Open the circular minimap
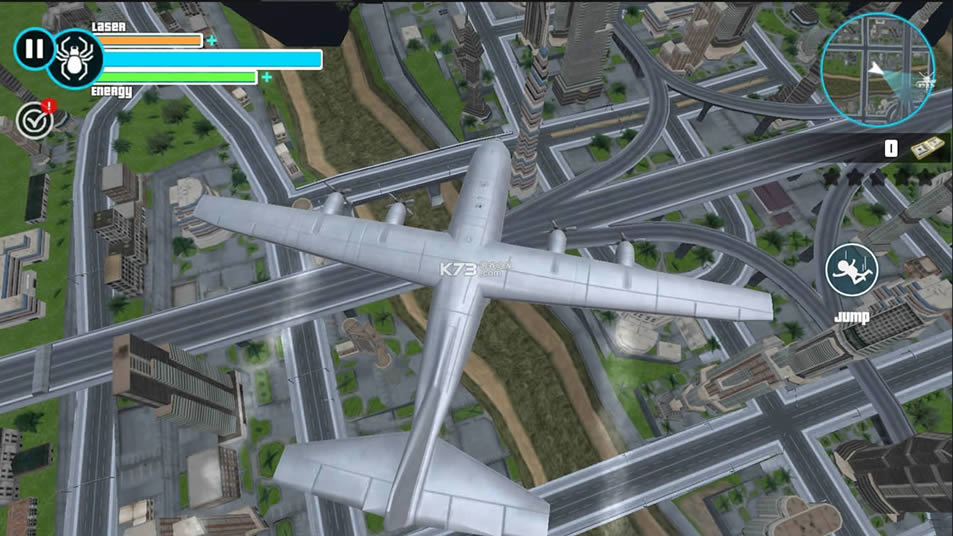The height and width of the screenshot is (536, 953). (877, 70)
